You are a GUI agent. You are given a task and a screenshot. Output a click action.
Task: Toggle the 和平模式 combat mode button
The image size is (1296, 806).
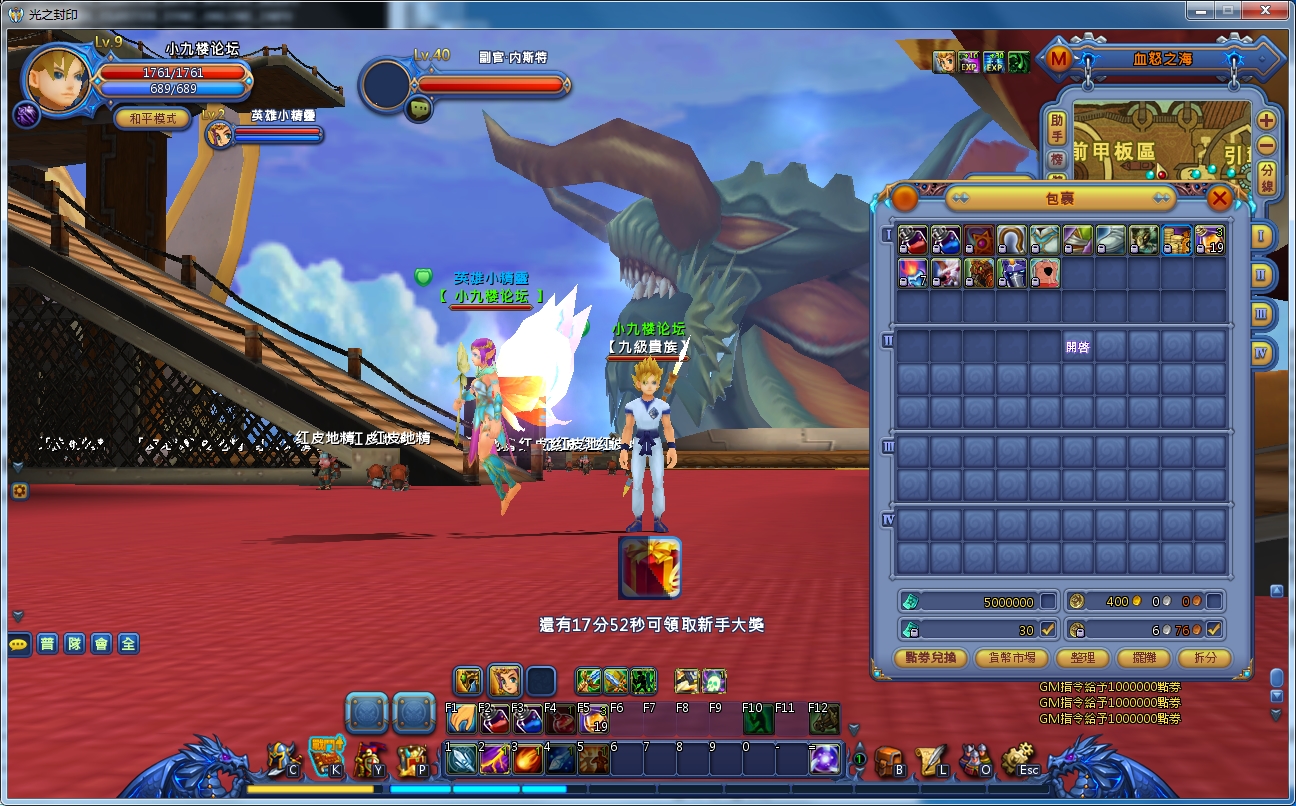pyautogui.click(x=152, y=118)
